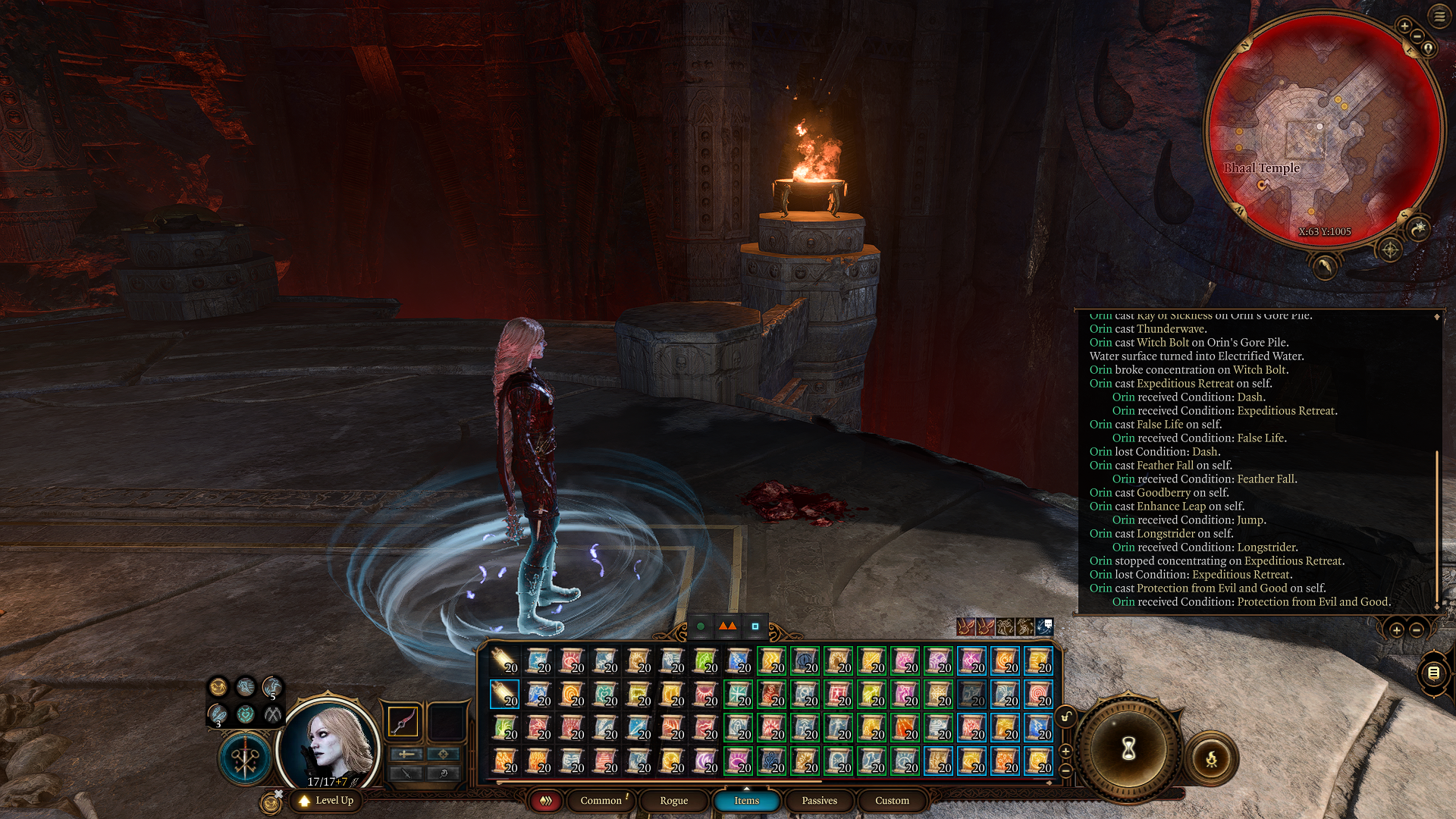
Task: Show the Passives hotbar tab
Action: click(x=819, y=801)
